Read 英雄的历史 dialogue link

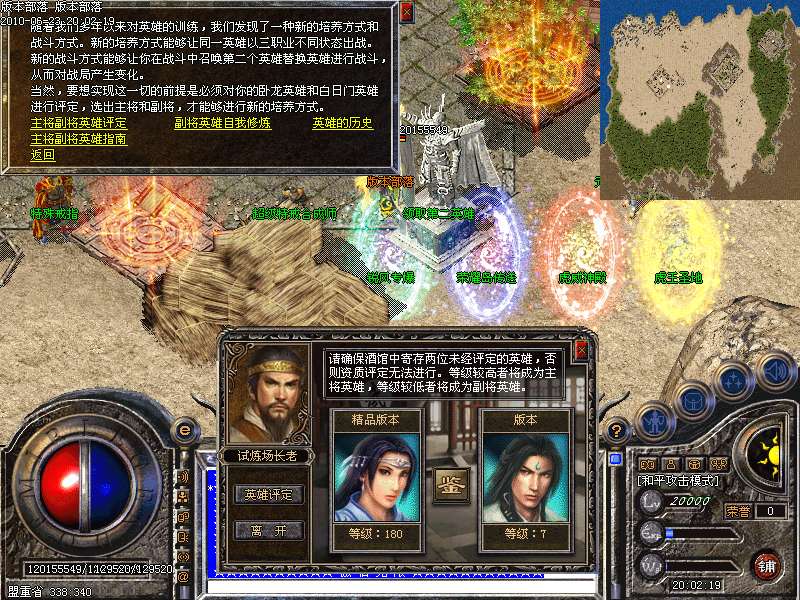(342, 123)
